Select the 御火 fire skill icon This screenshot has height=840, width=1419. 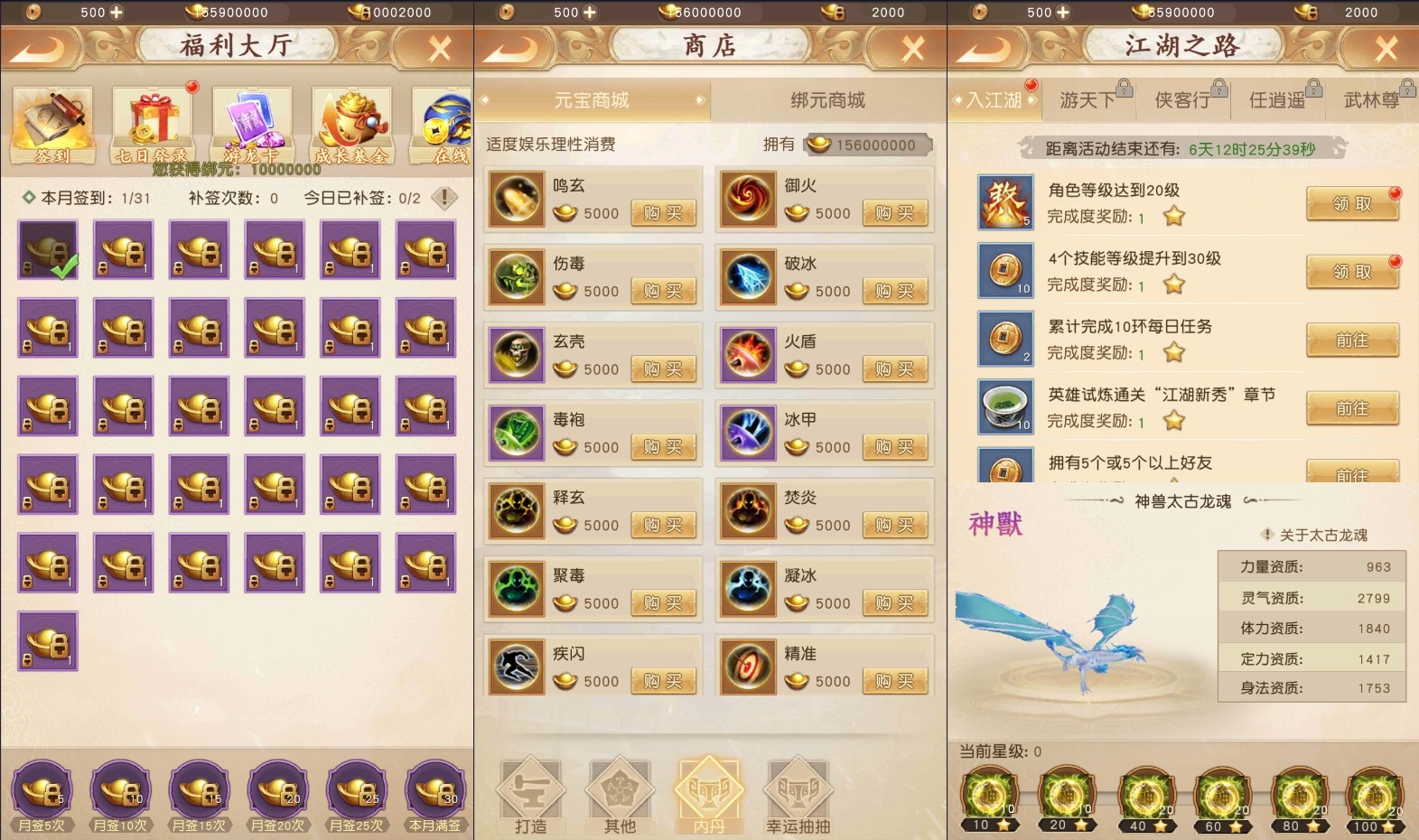pos(748,199)
